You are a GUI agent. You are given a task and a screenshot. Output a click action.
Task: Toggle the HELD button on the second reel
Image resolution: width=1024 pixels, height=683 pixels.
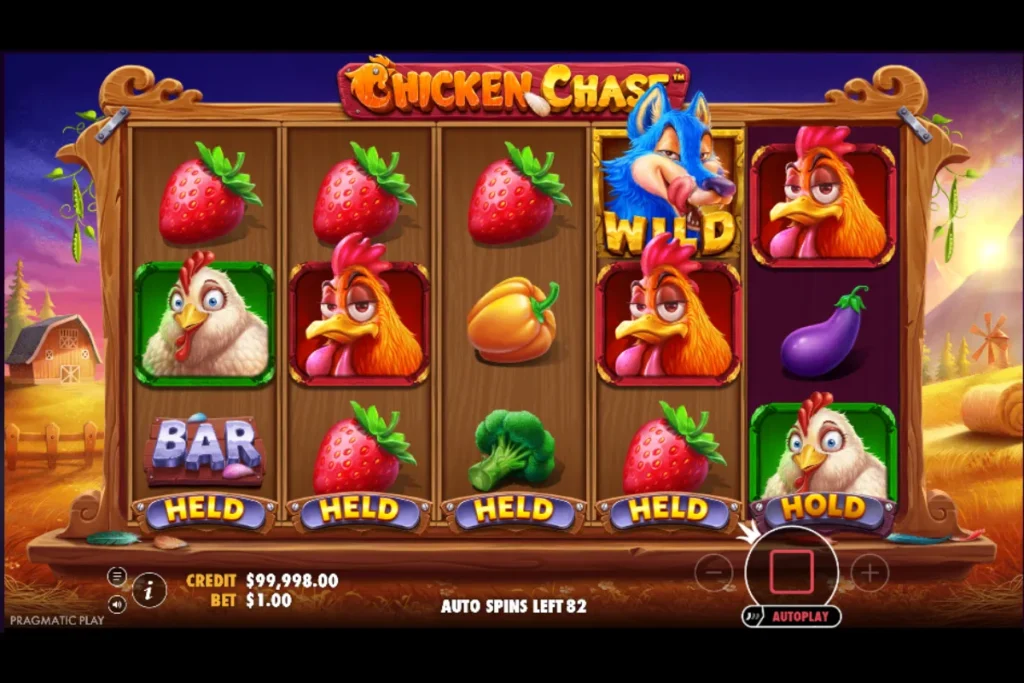pos(359,511)
